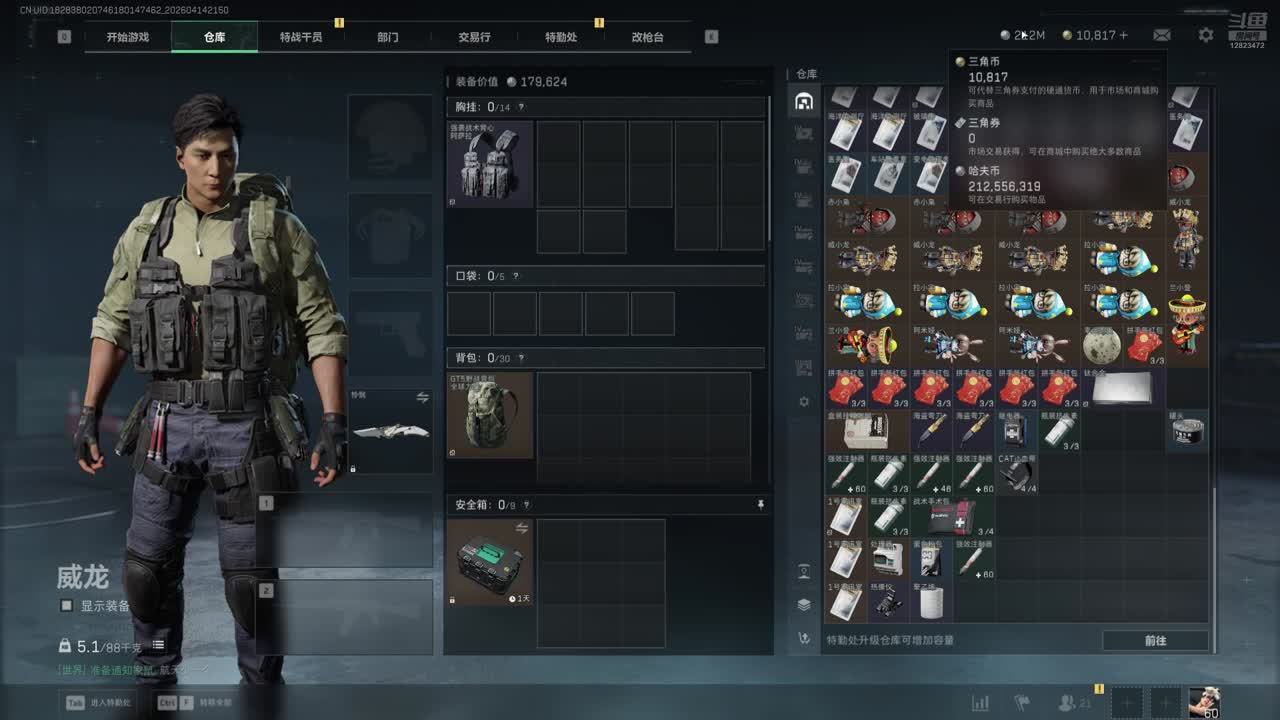Click the player avatar in bottom corner
1280x720 pixels.
pyautogui.click(x=1204, y=702)
